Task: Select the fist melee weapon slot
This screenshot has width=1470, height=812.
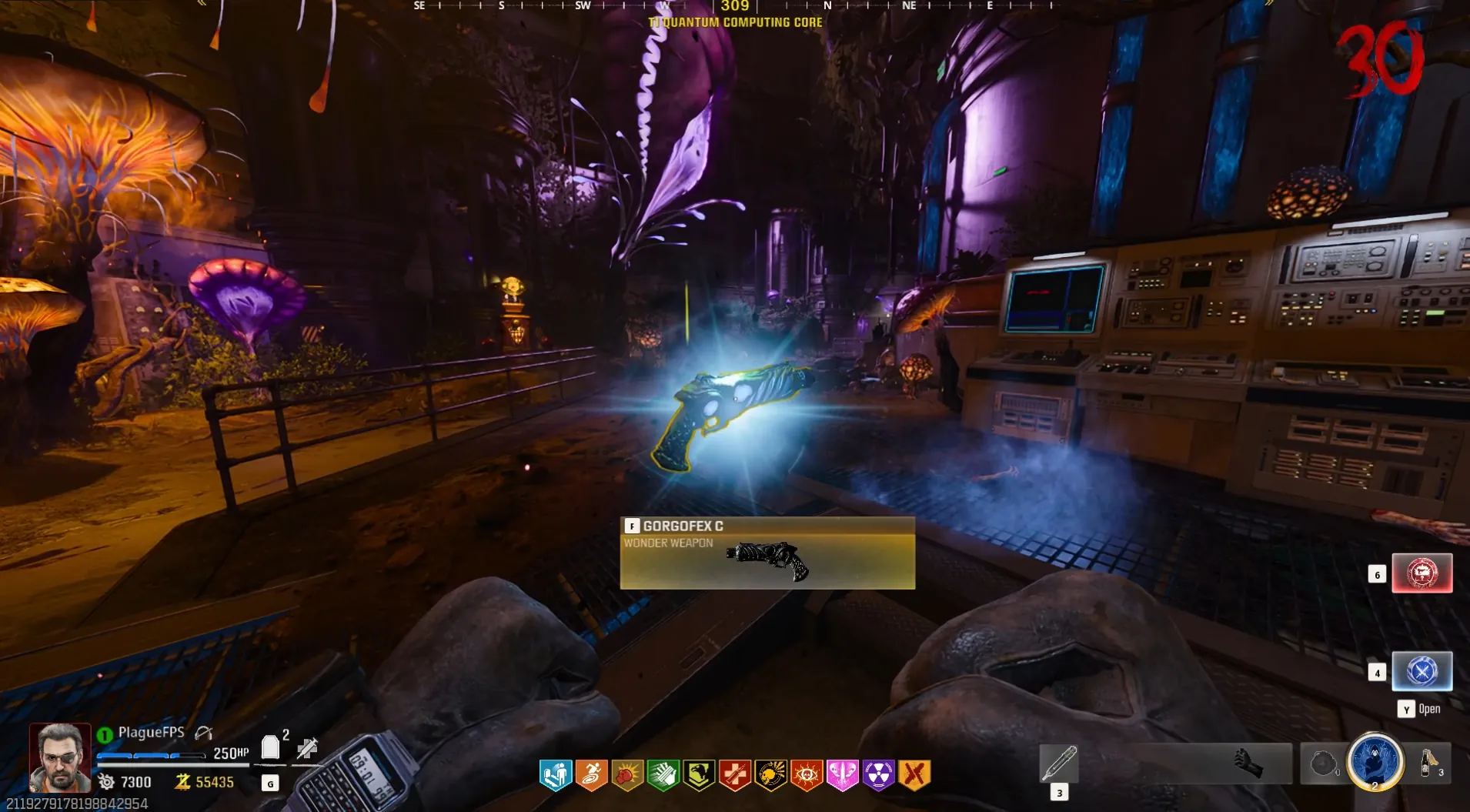Action: 1248,764
